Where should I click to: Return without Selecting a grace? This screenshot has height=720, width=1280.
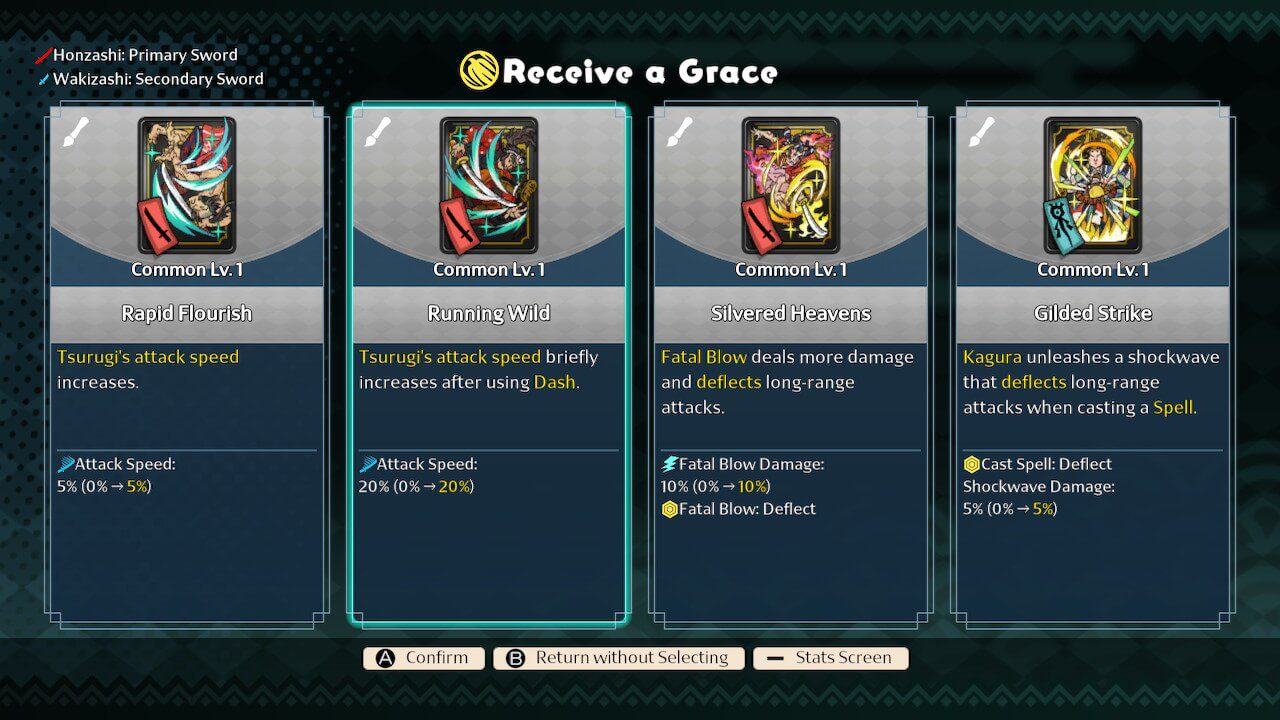618,658
